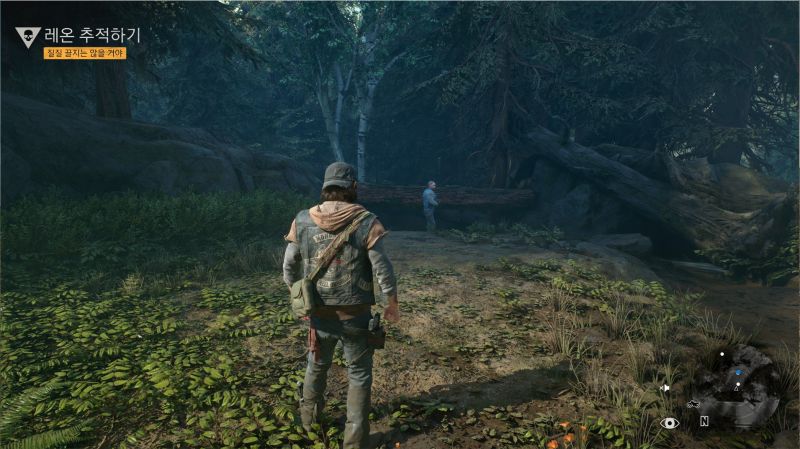Select the speaker noise indicator icon
This screenshot has width=800, height=449.
[x=665, y=387]
